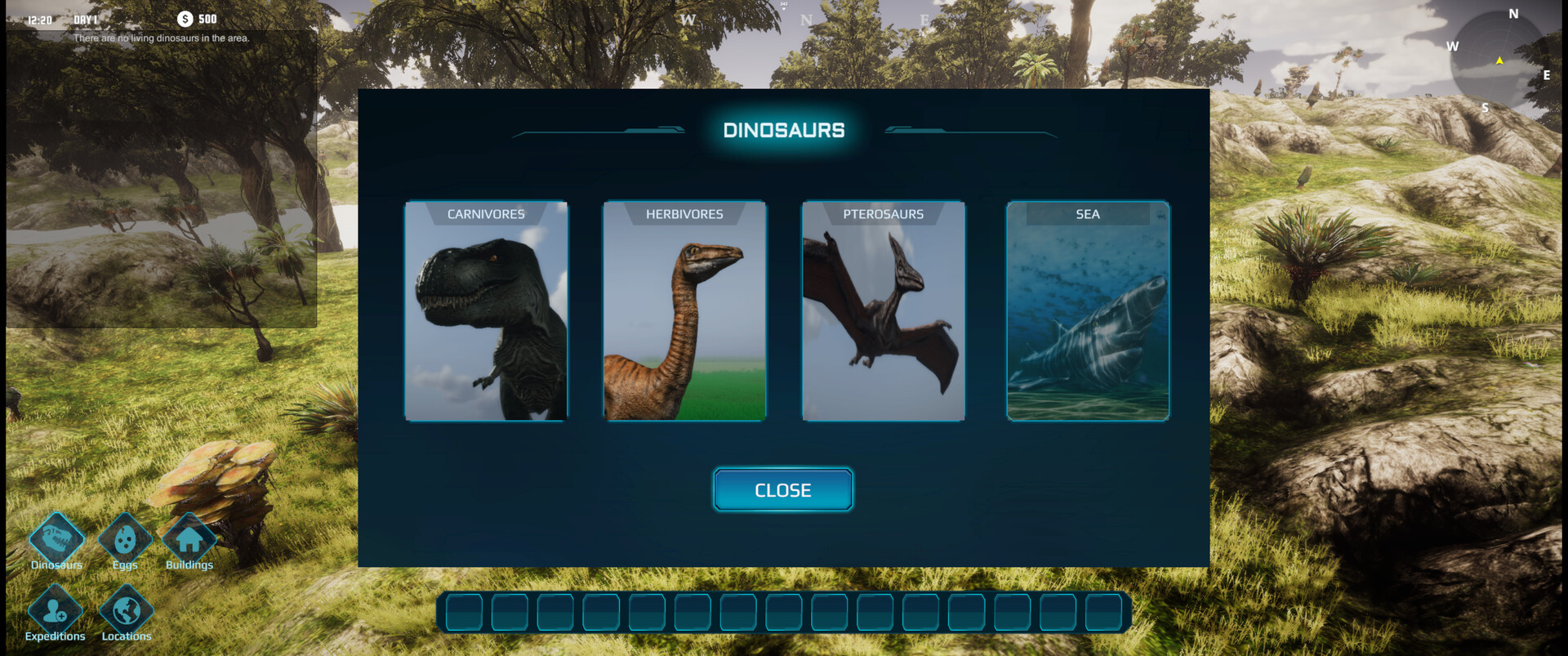
Task: Open the Eggs menu icon
Action: (x=124, y=539)
